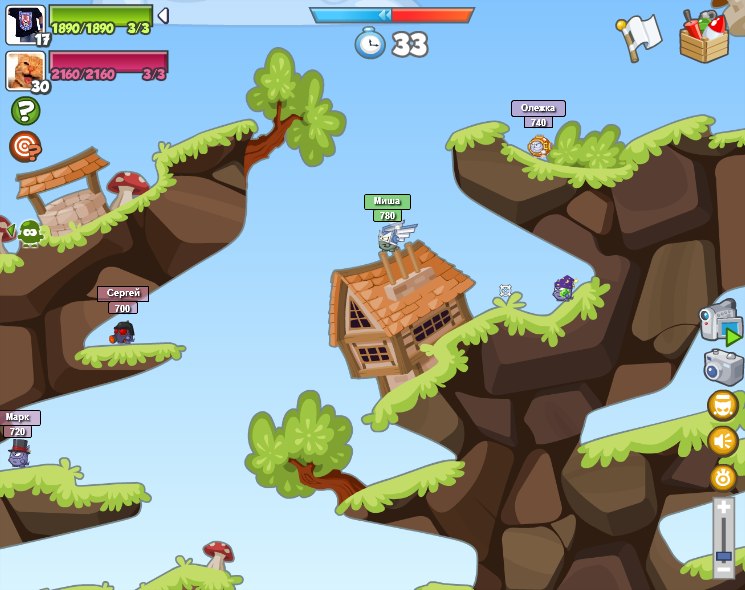745x590 pixels.
Task: Select the level 30 cat avatar
Action: 24,71
